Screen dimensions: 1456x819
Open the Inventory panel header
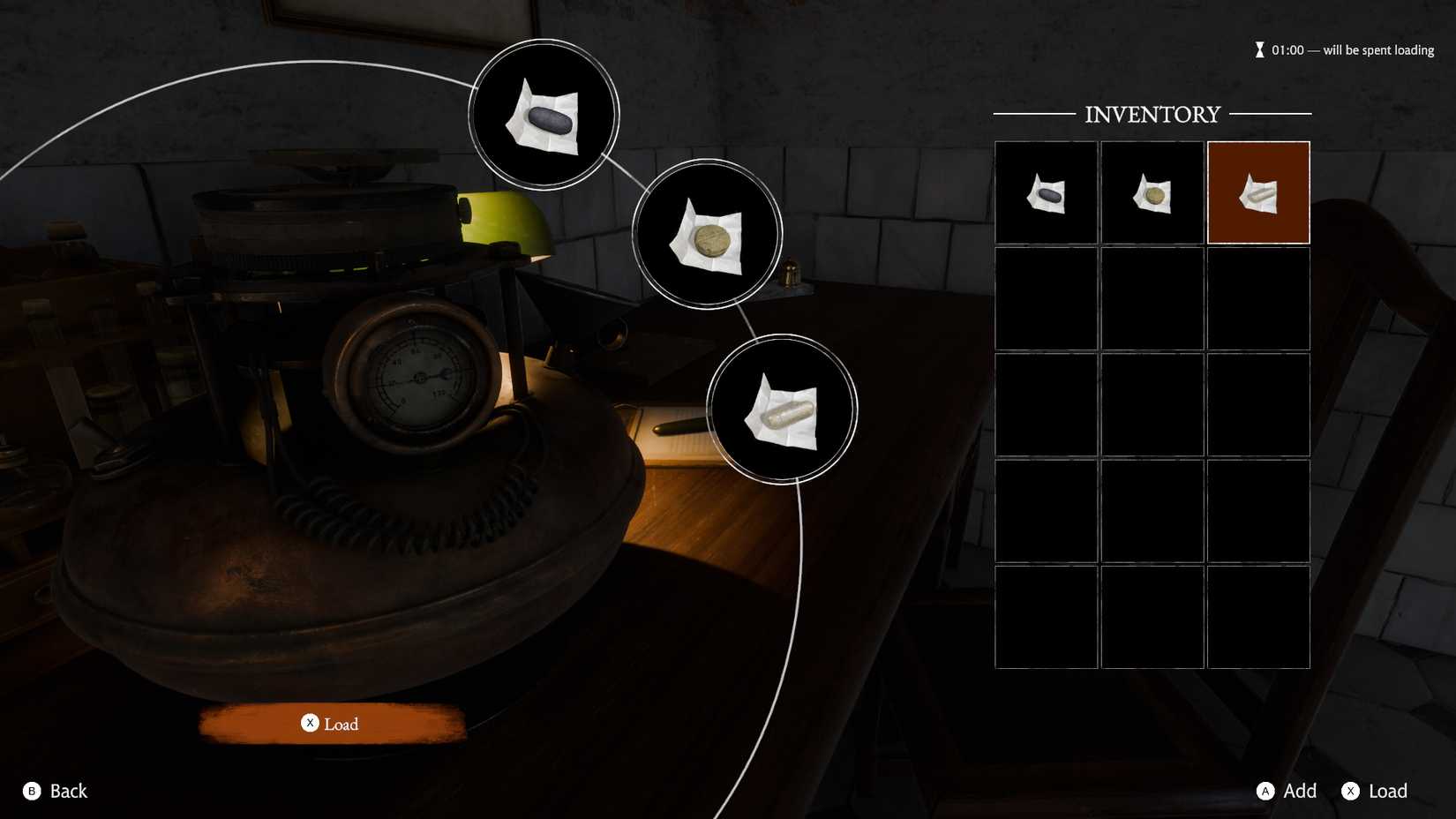1152,113
